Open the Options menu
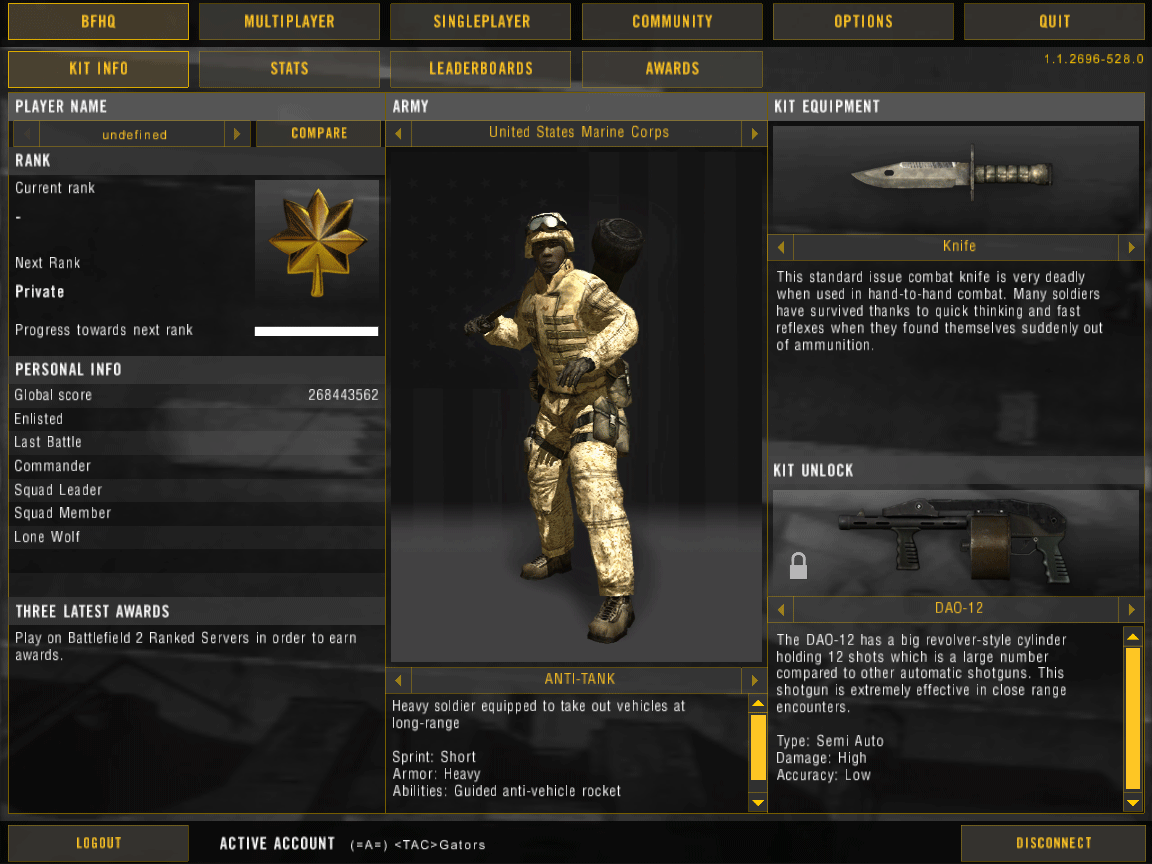Image resolution: width=1152 pixels, height=864 pixels. pyautogui.click(x=863, y=21)
